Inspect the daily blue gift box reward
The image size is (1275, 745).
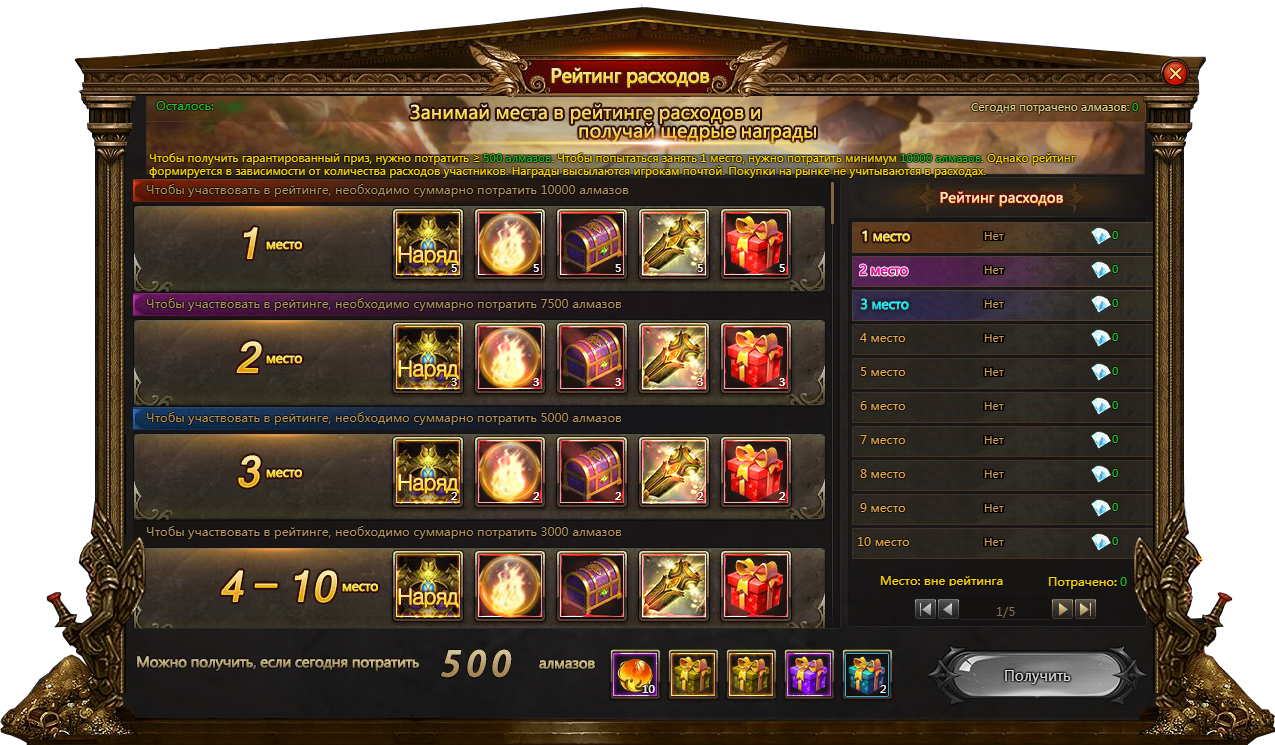click(x=867, y=674)
